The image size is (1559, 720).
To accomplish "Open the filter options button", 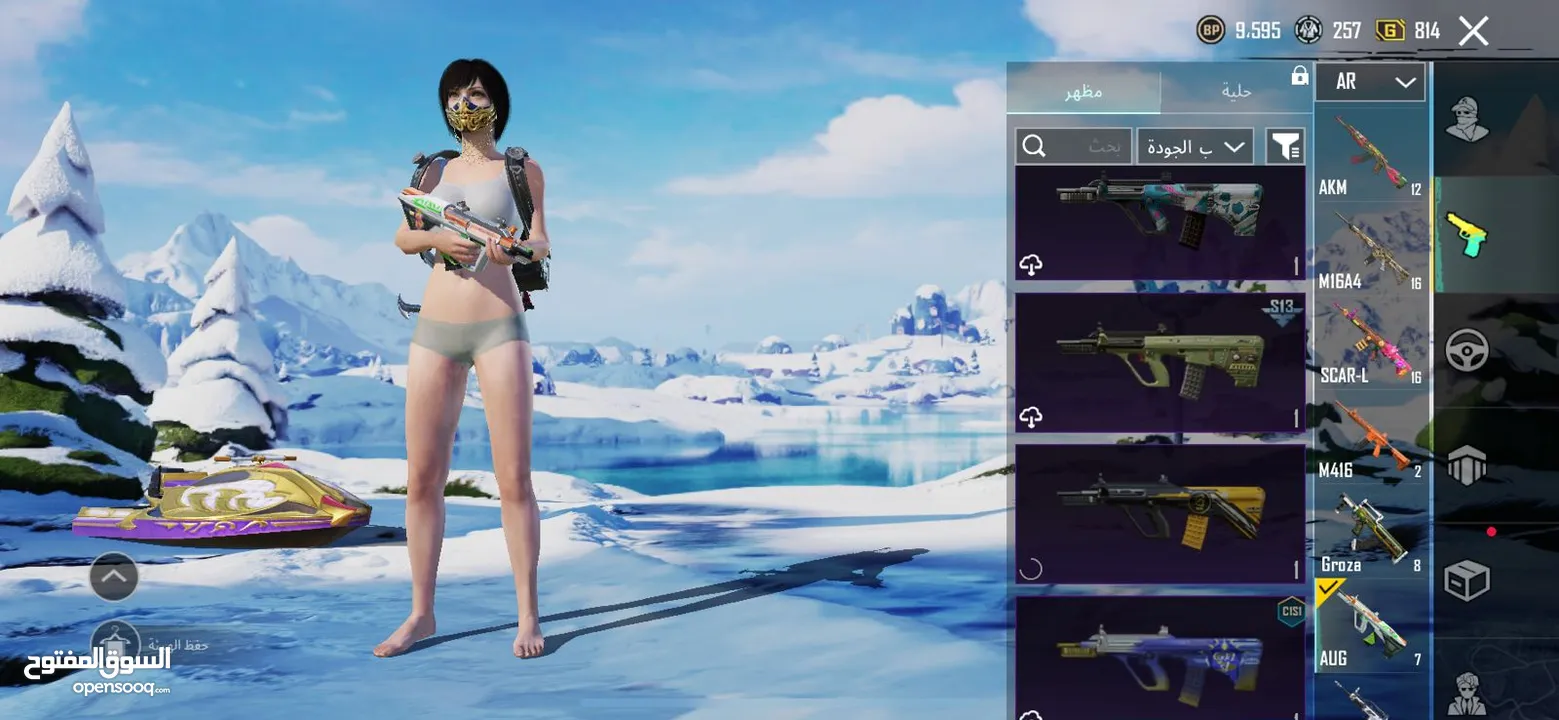I will (x=1285, y=147).
